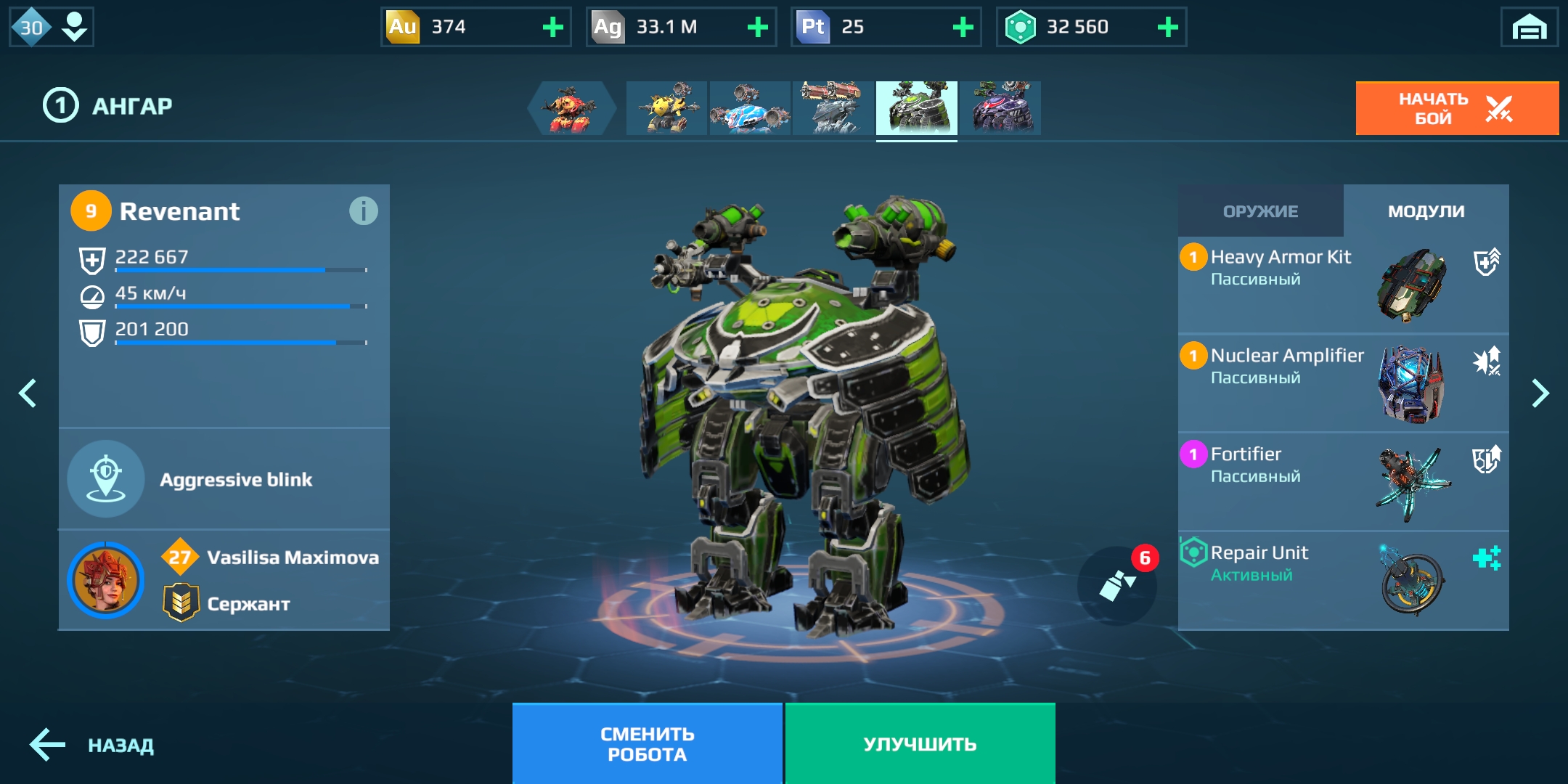Show next robot with right arrow
Viewport: 1568px width, 784px height.
click(x=1540, y=393)
